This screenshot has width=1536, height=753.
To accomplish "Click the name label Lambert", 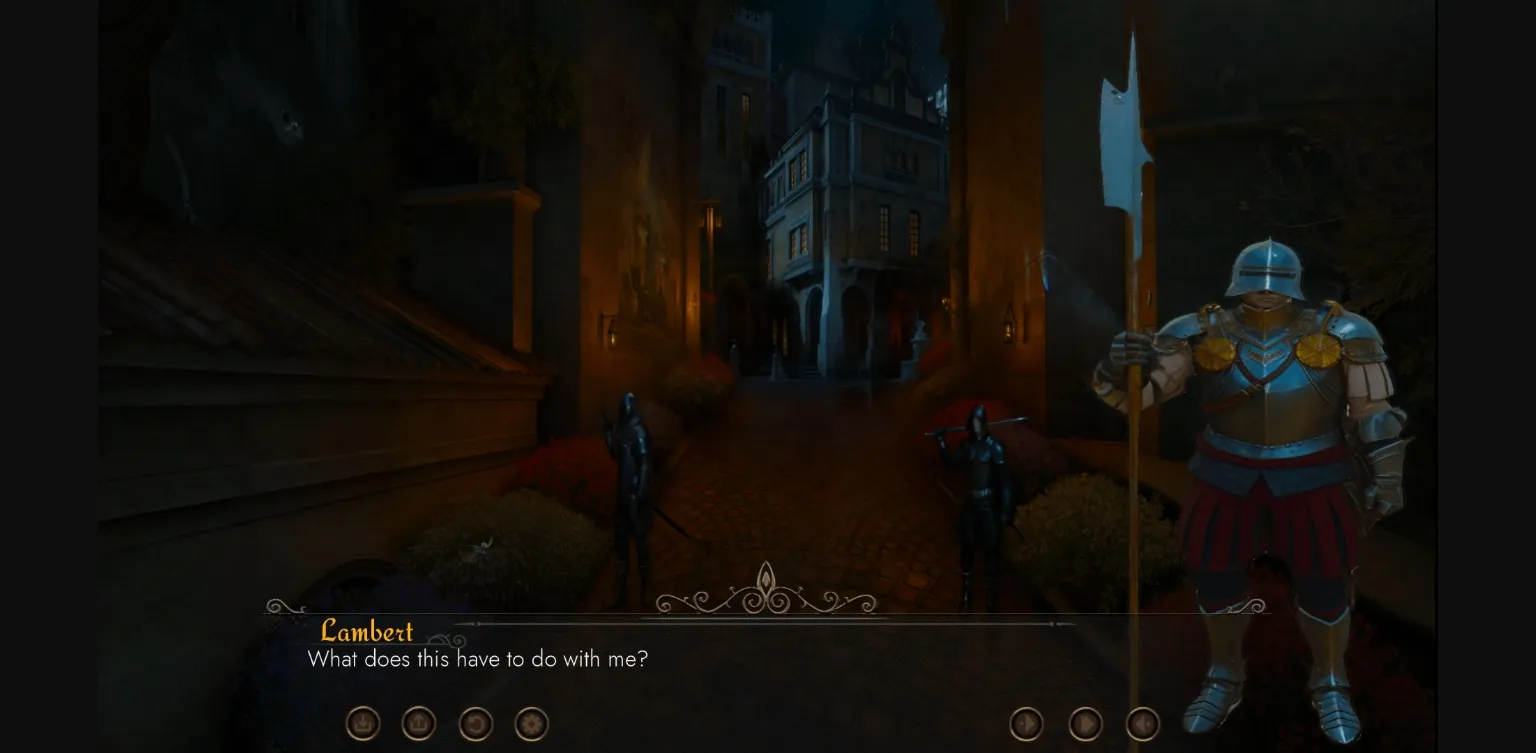I will (366, 632).
